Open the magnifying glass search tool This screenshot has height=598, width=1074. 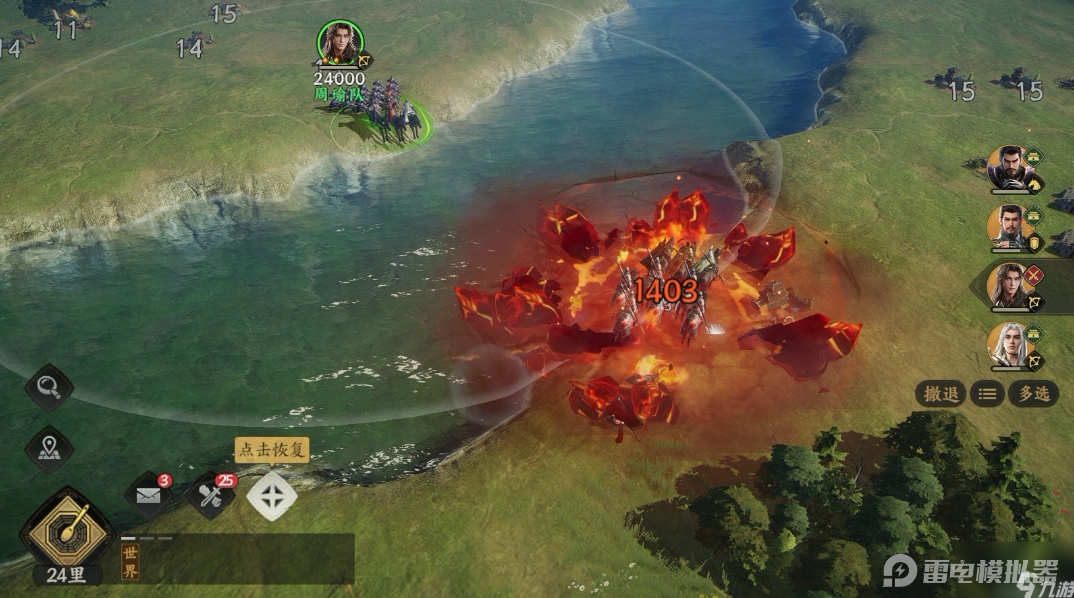pyautogui.click(x=49, y=387)
